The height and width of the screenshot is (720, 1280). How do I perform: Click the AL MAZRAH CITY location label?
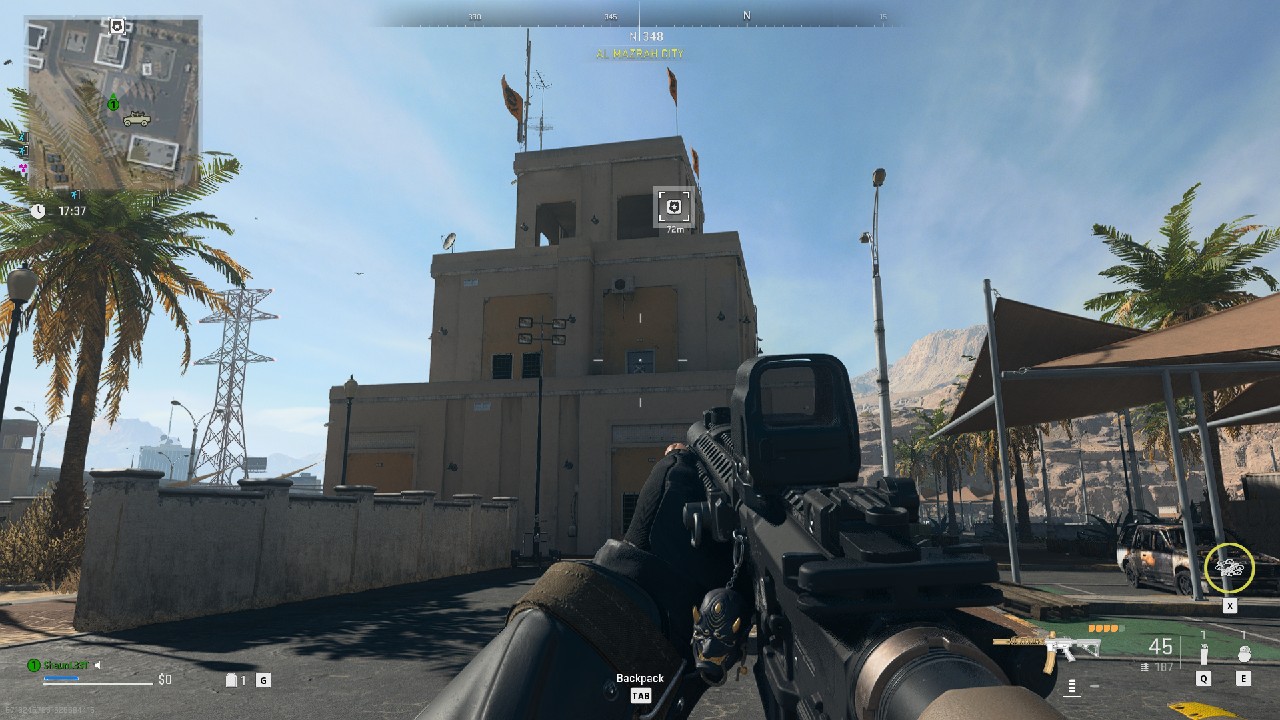(x=638, y=52)
